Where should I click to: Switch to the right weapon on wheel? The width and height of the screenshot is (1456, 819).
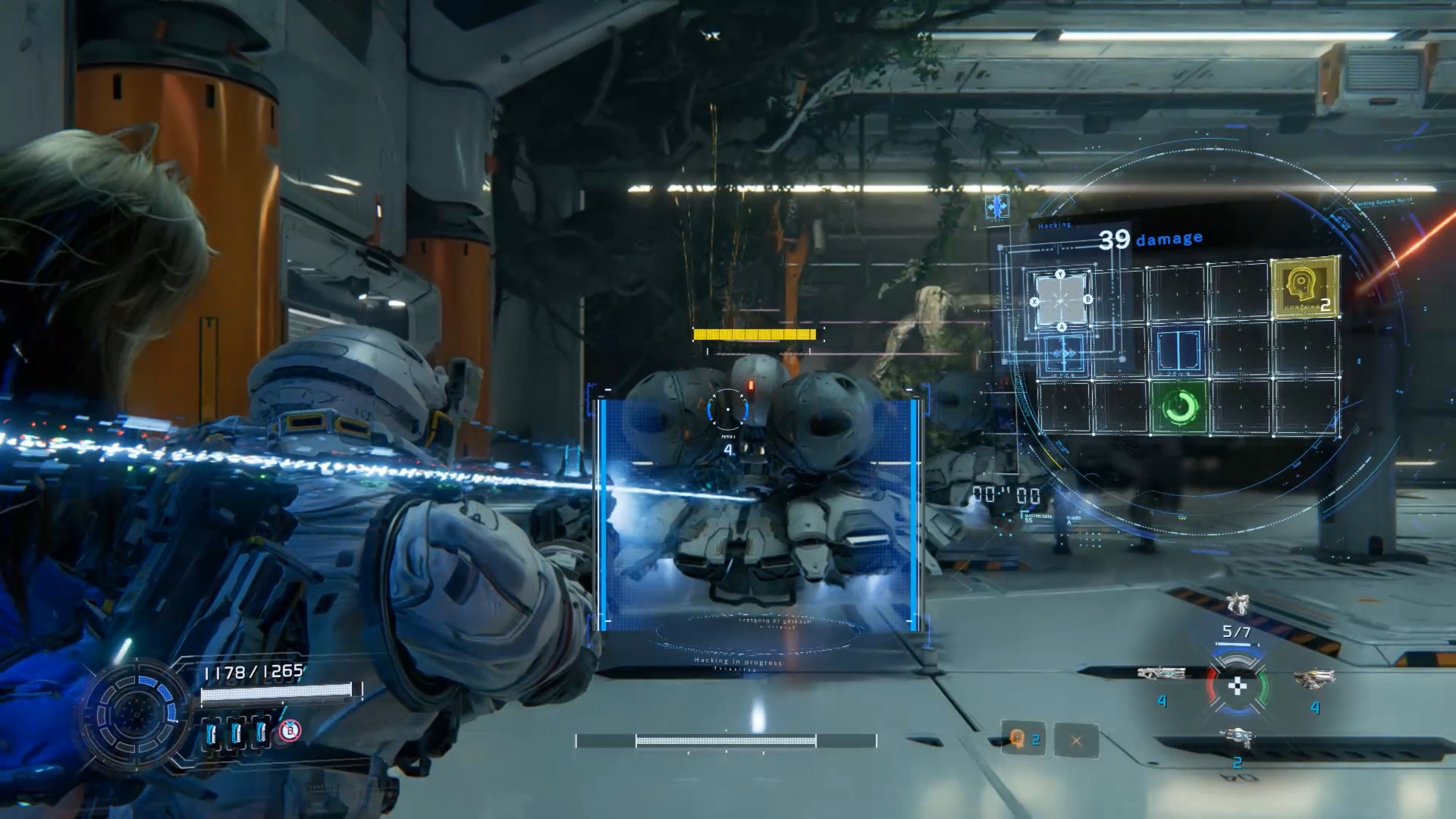[x=1313, y=678]
